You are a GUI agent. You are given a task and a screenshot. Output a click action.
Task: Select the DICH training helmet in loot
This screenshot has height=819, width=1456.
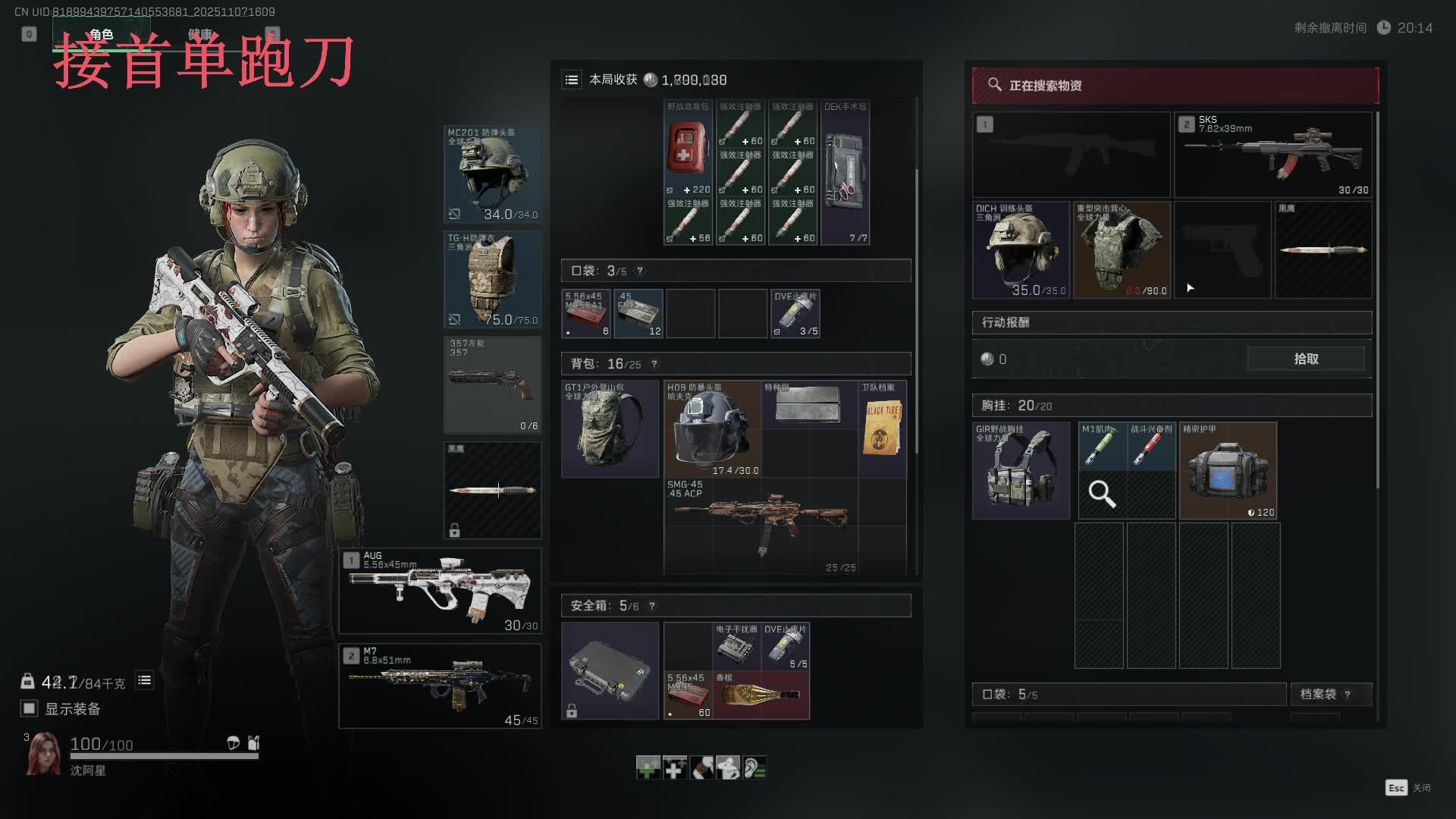(x=1021, y=249)
